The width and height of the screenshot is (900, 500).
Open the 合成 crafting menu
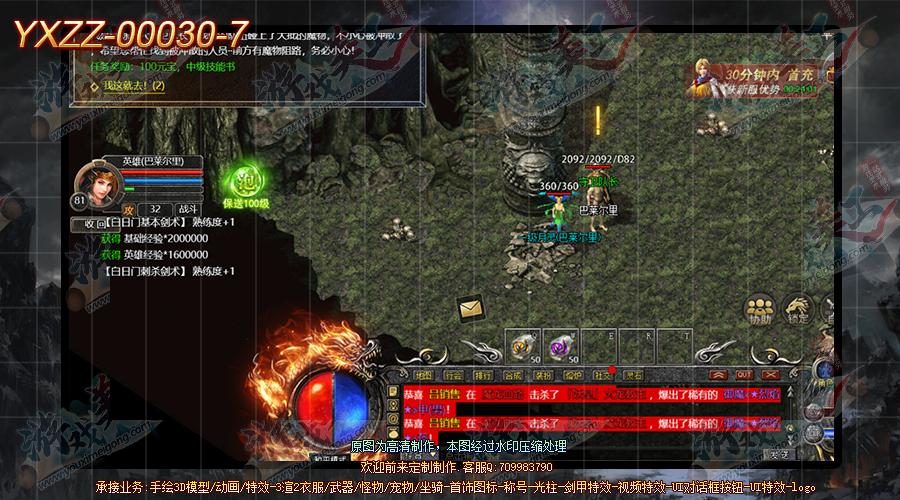(513, 376)
